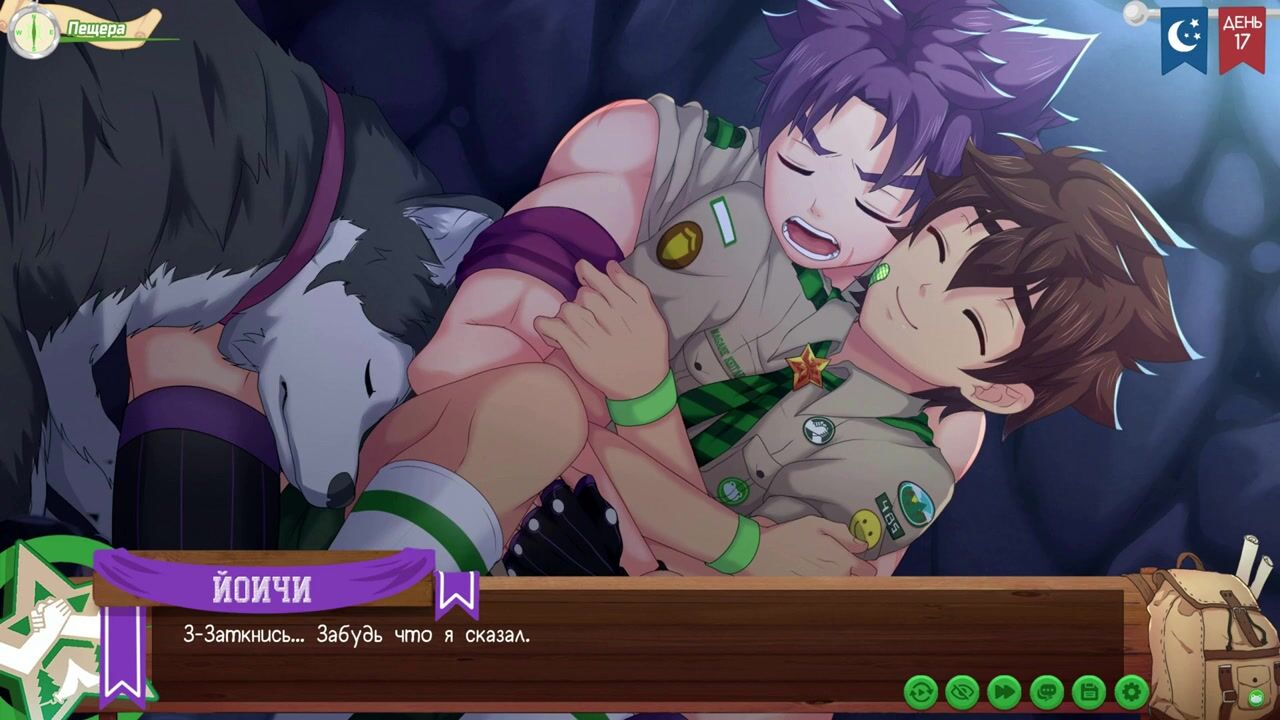Toggle auto-play dialogue mode

click(920, 691)
